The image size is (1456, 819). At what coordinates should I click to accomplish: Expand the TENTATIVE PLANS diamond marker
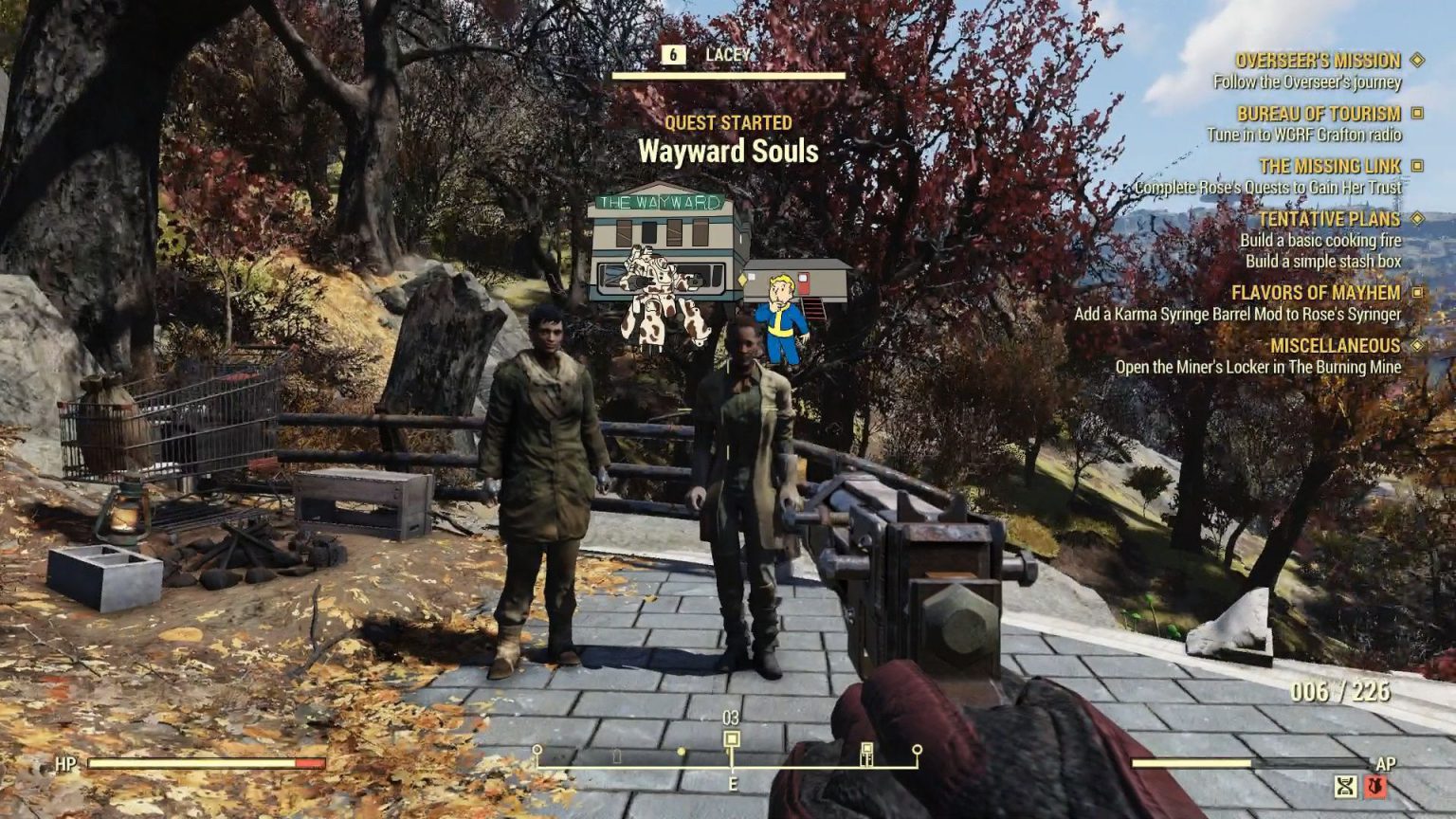(x=1417, y=218)
